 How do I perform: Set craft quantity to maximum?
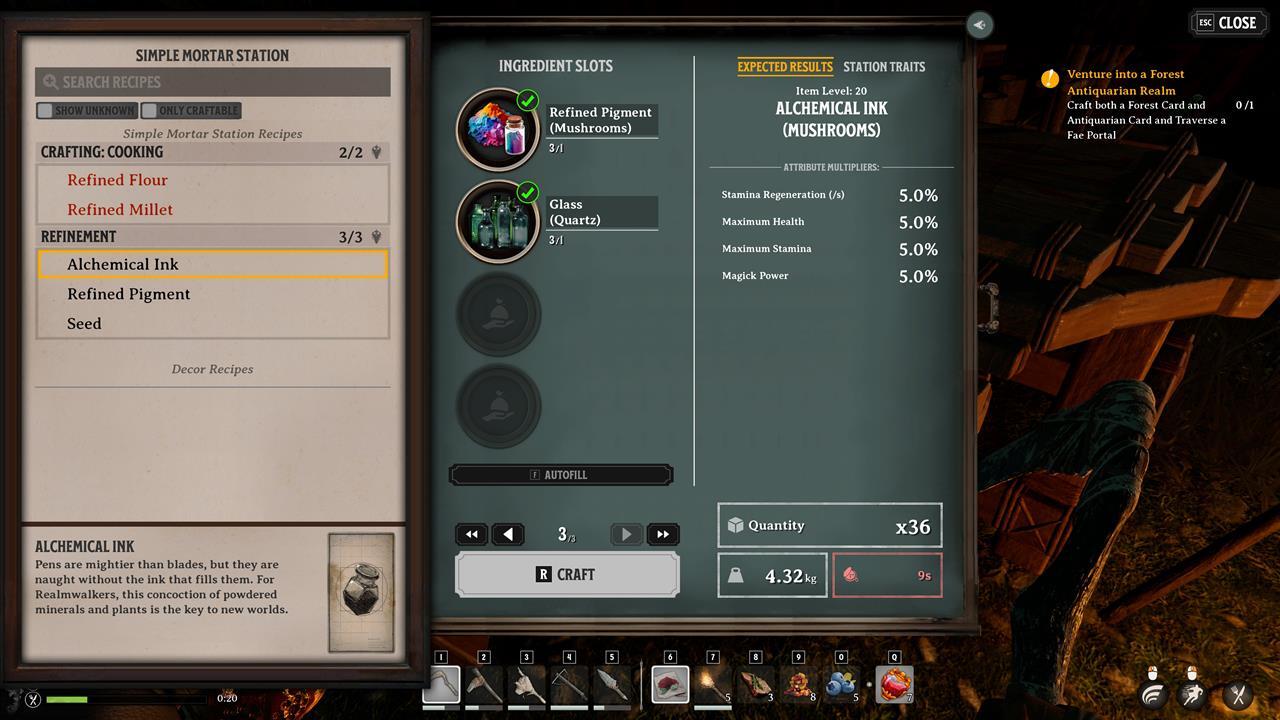(663, 535)
